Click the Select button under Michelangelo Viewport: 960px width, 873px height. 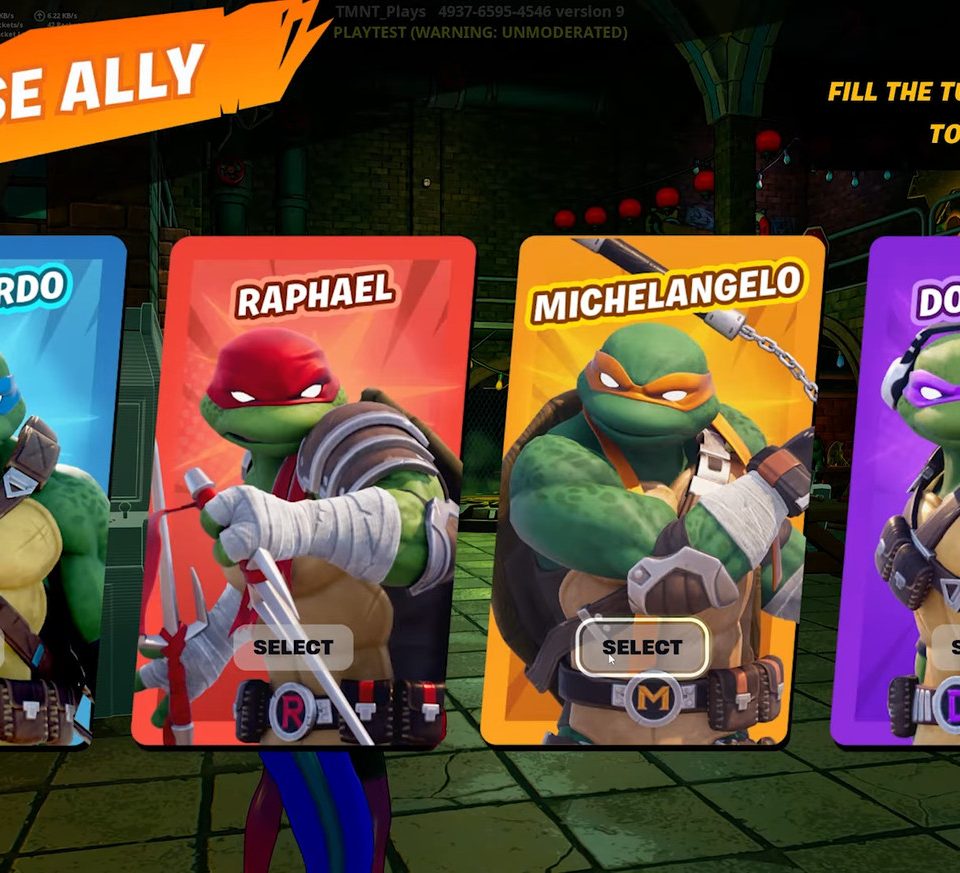coord(642,648)
